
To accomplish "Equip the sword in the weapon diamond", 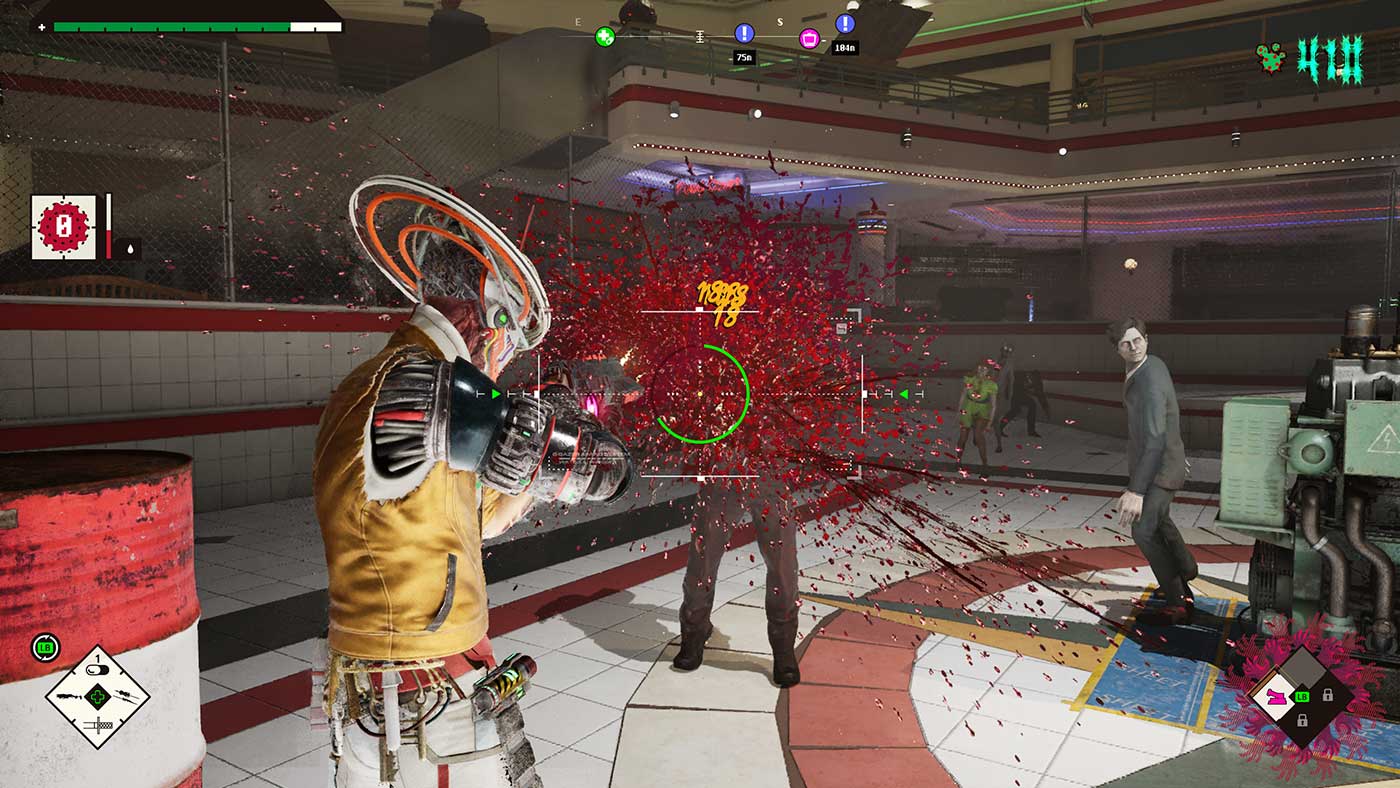I will tap(97, 723).
